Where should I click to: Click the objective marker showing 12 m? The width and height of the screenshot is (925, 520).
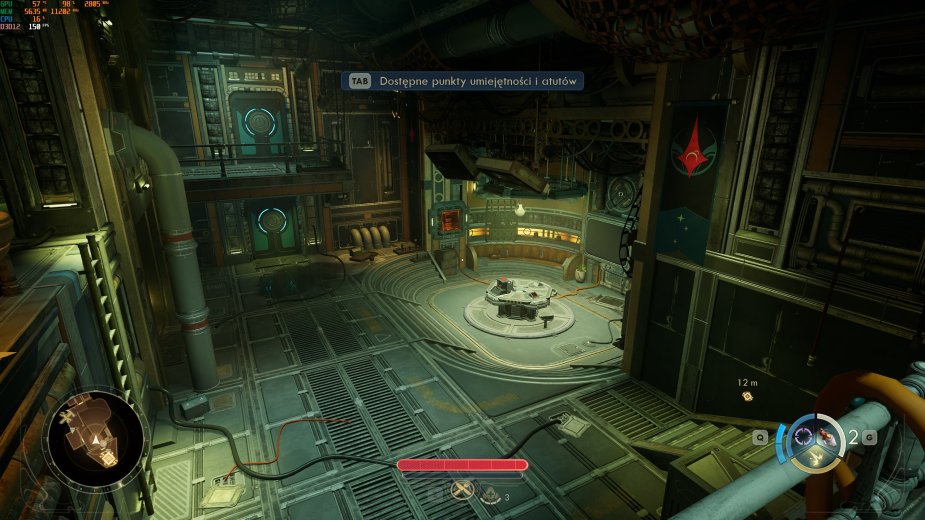pyautogui.click(x=747, y=397)
